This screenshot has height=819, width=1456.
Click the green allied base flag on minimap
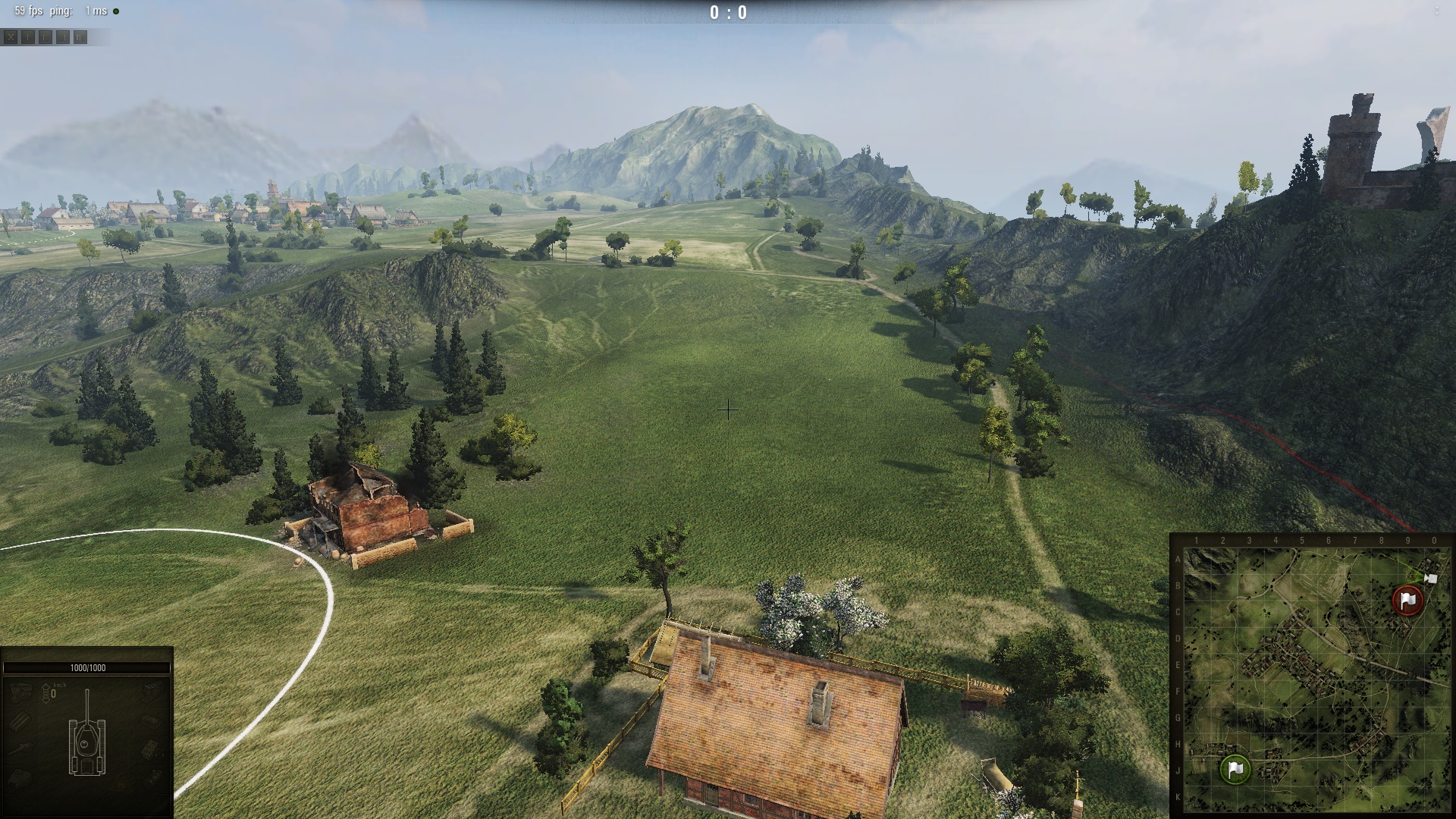point(1235,769)
